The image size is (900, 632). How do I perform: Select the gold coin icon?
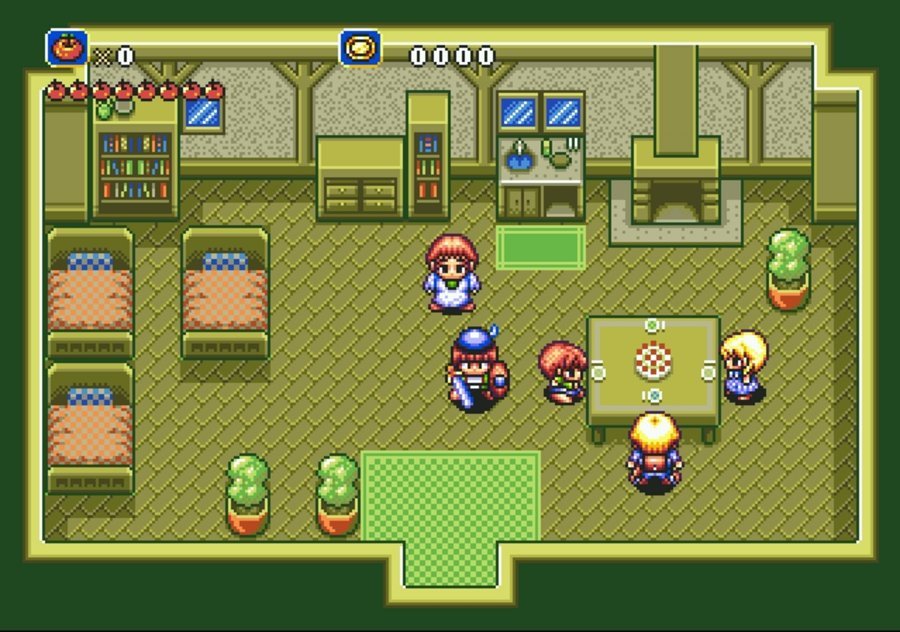(x=359, y=48)
